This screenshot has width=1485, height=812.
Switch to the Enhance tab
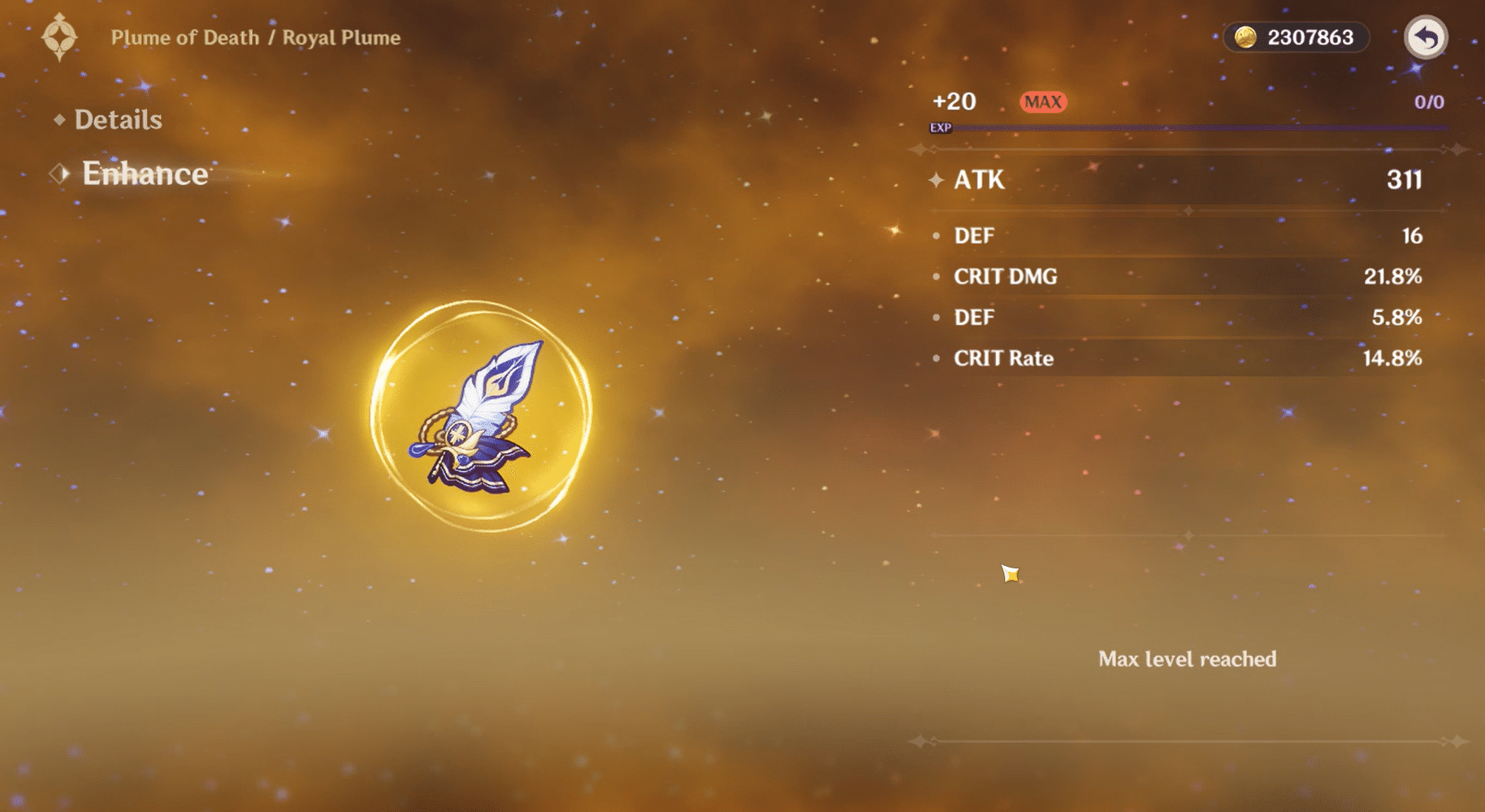[145, 173]
